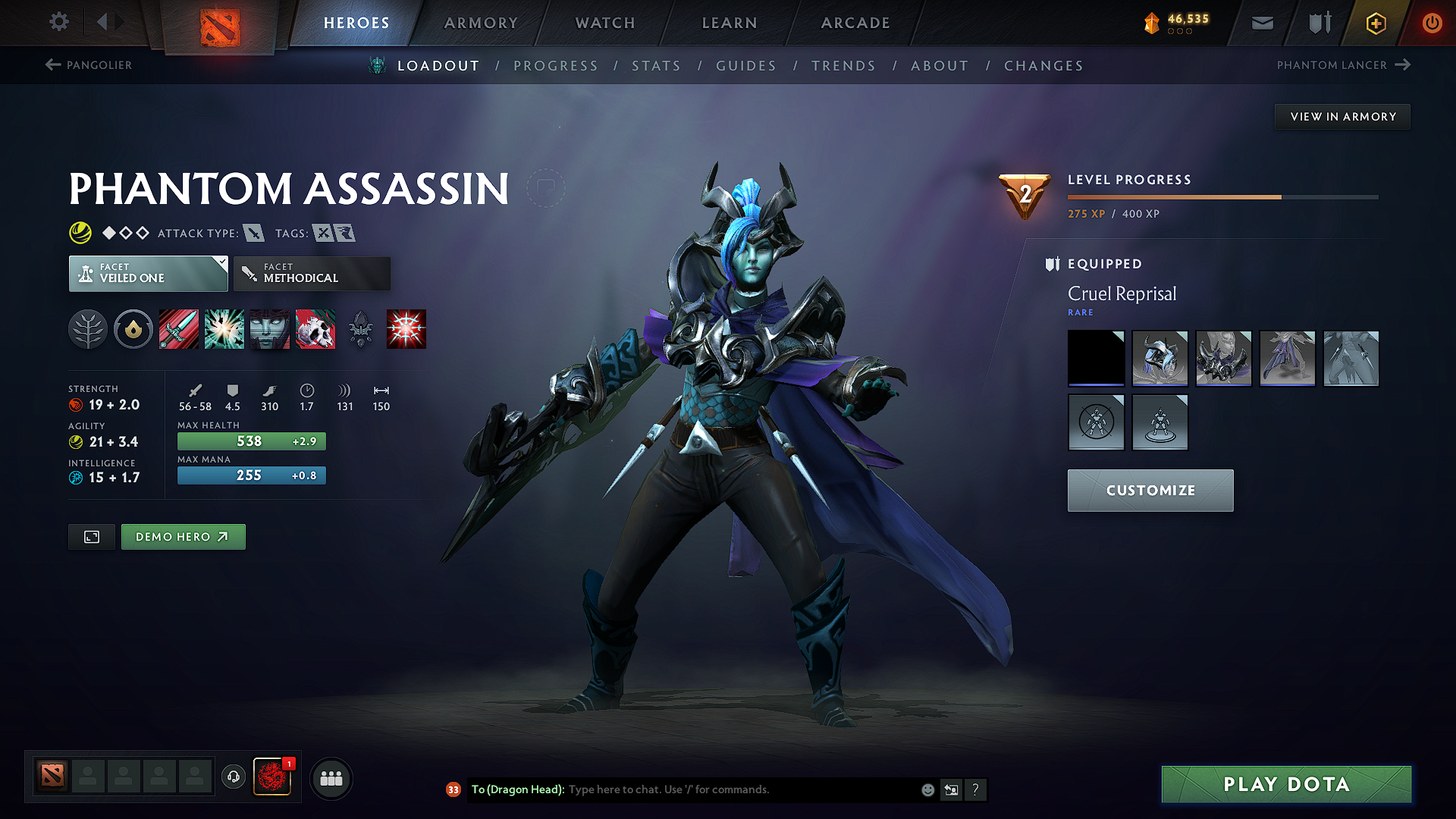Open Dota Plus hexagon icon
The height and width of the screenshot is (819, 1456).
point(1375,23)
